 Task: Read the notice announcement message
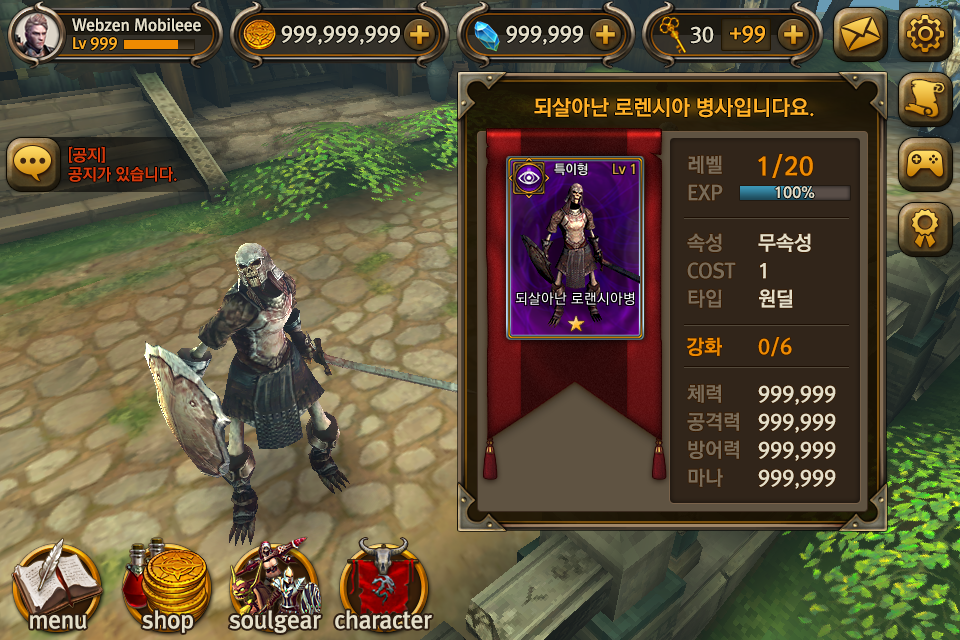(121, 165)
